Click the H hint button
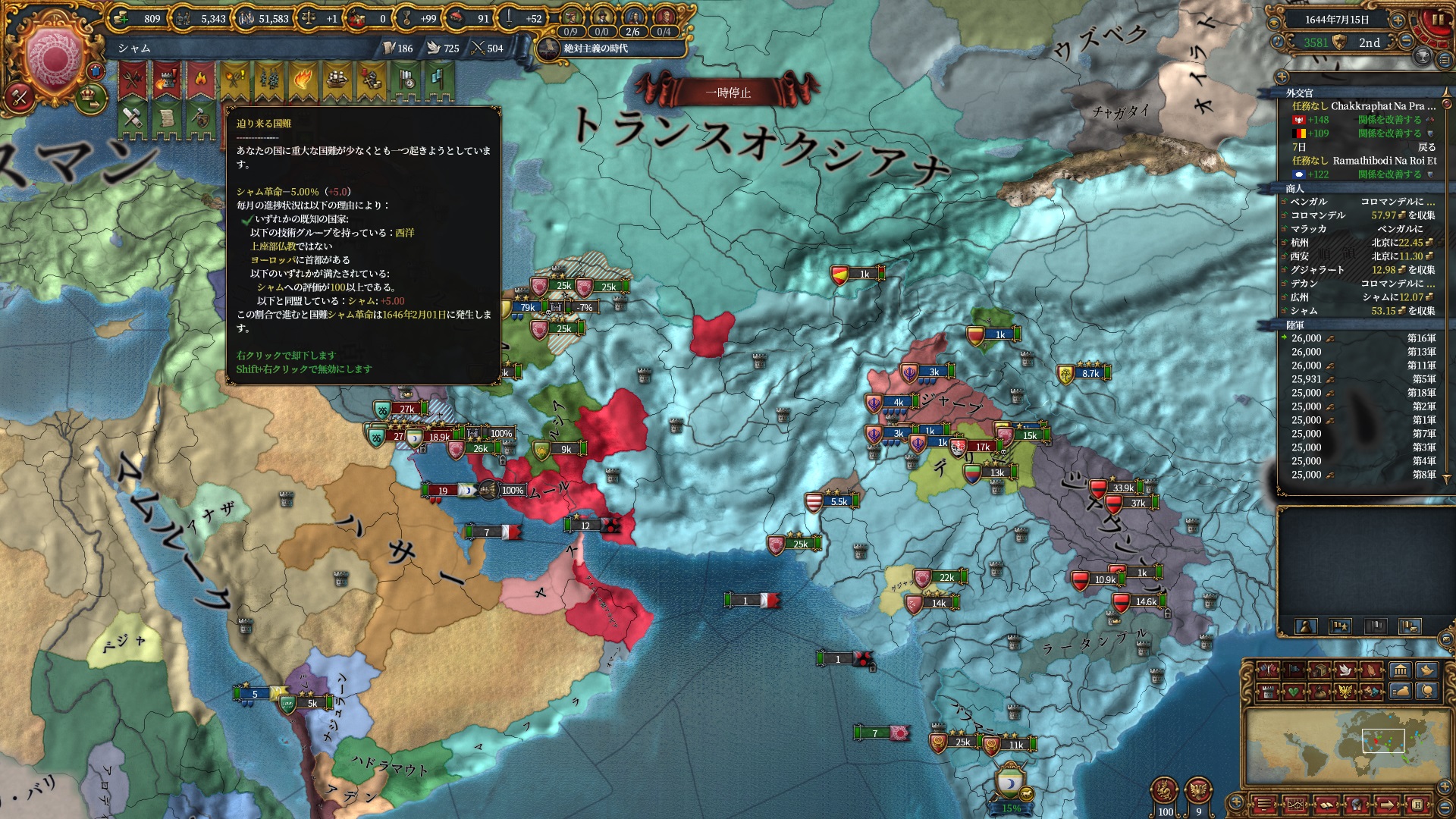Viewport: 1456px width, 819px height. [x=1417, y=804]
